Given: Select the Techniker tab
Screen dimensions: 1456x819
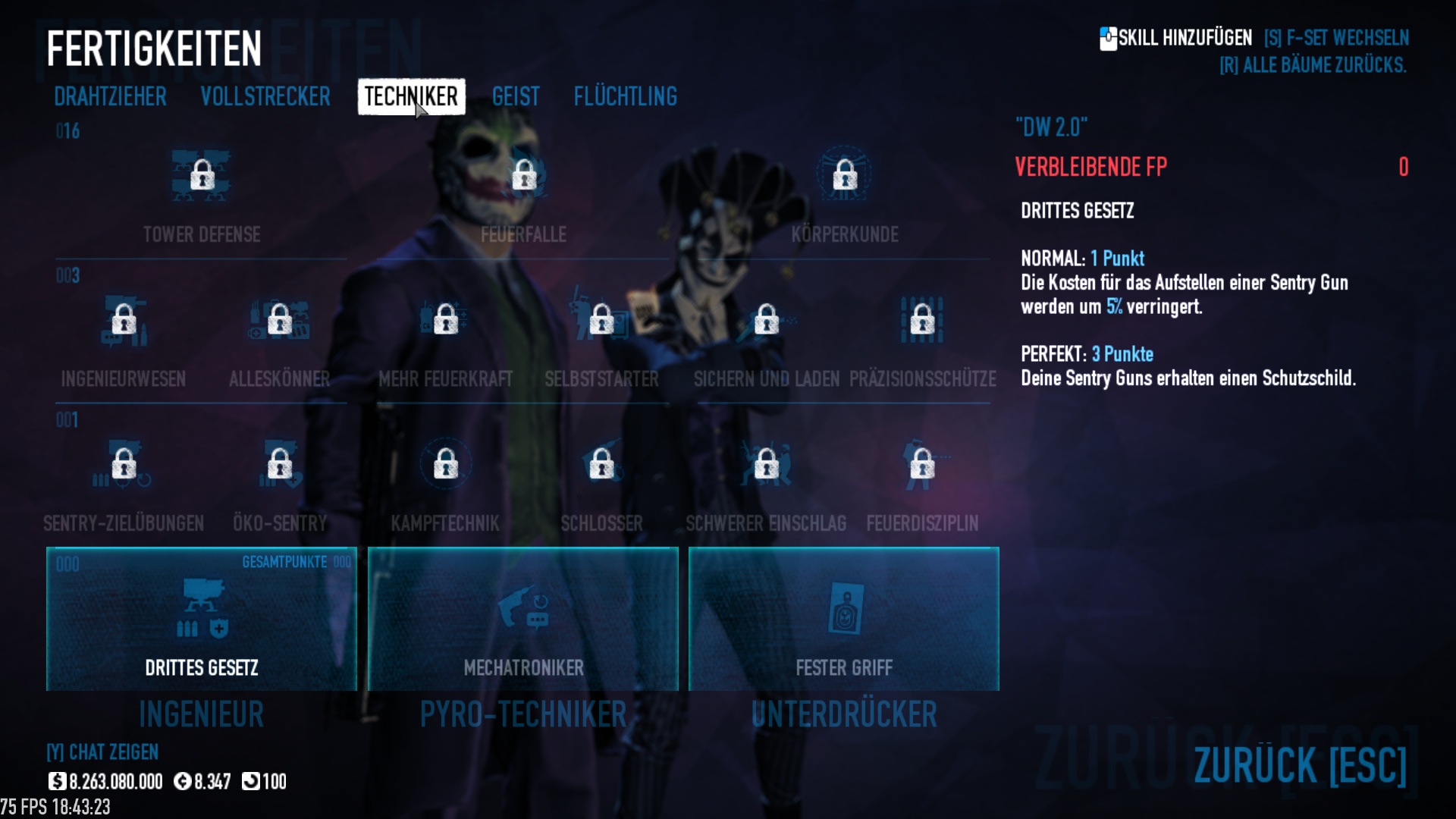Looking at the screenshot, I should click(411, 97).
